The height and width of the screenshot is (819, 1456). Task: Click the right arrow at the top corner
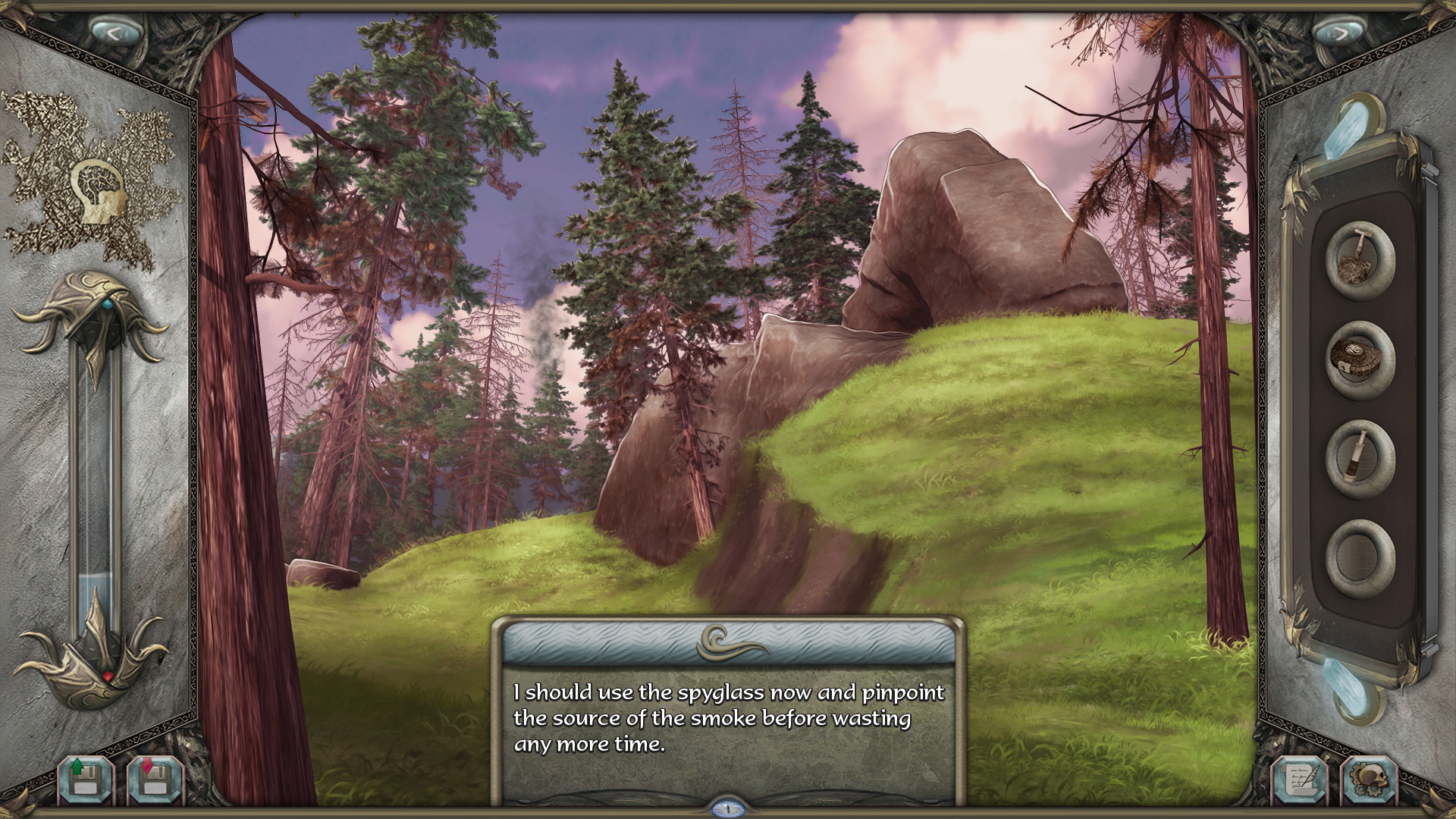coord(1339,33)
